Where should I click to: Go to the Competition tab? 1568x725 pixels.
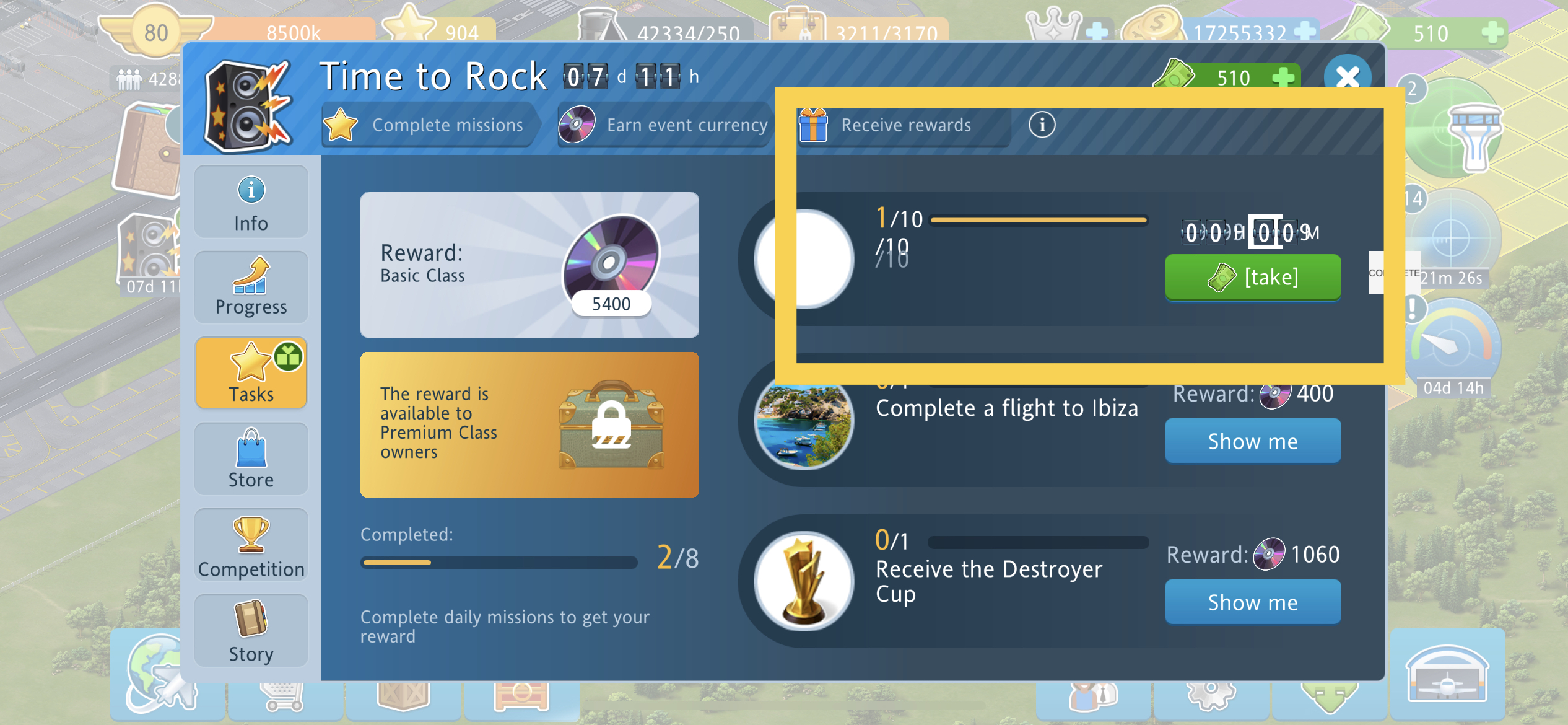coord(251,545)
